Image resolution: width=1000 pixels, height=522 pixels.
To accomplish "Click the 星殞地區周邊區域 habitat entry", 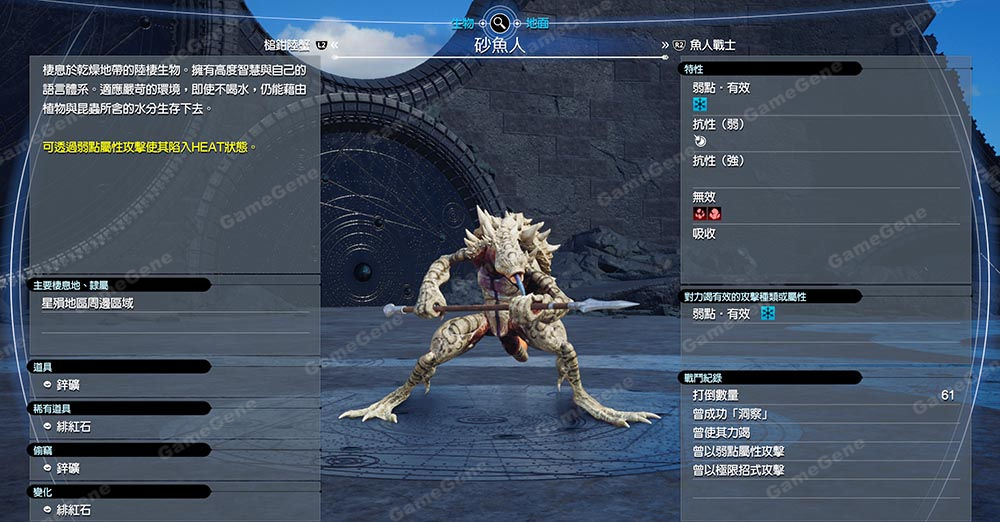I will click(x=88, y=303).
